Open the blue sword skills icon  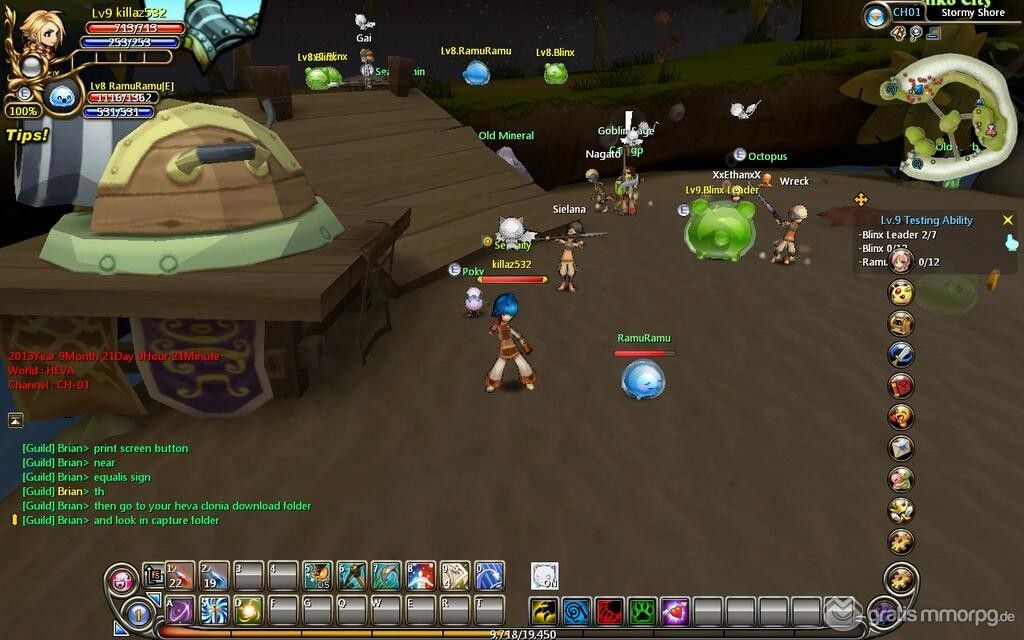(901, 354)
